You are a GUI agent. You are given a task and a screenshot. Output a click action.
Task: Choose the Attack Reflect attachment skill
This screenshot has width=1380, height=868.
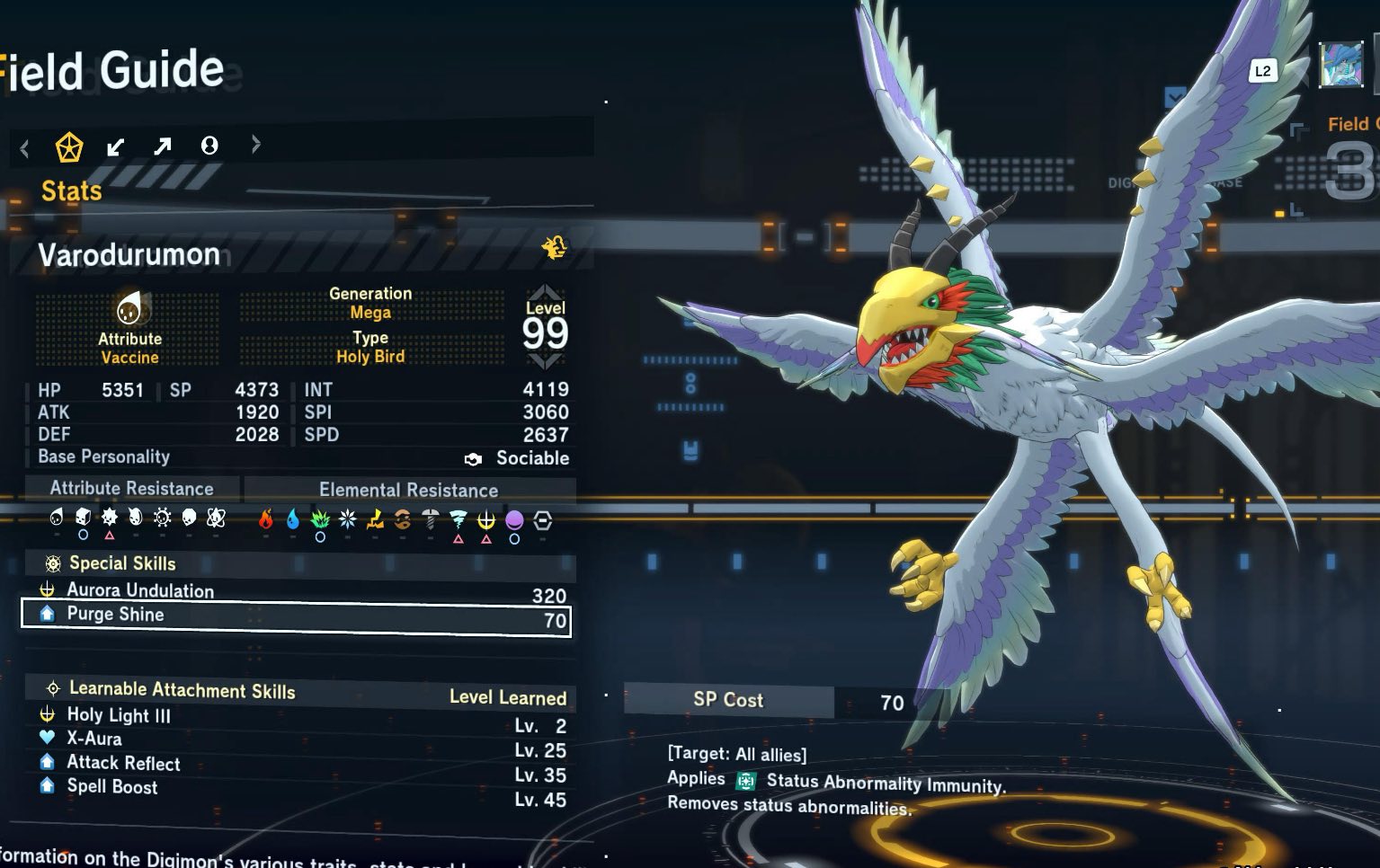pos(123,763)
